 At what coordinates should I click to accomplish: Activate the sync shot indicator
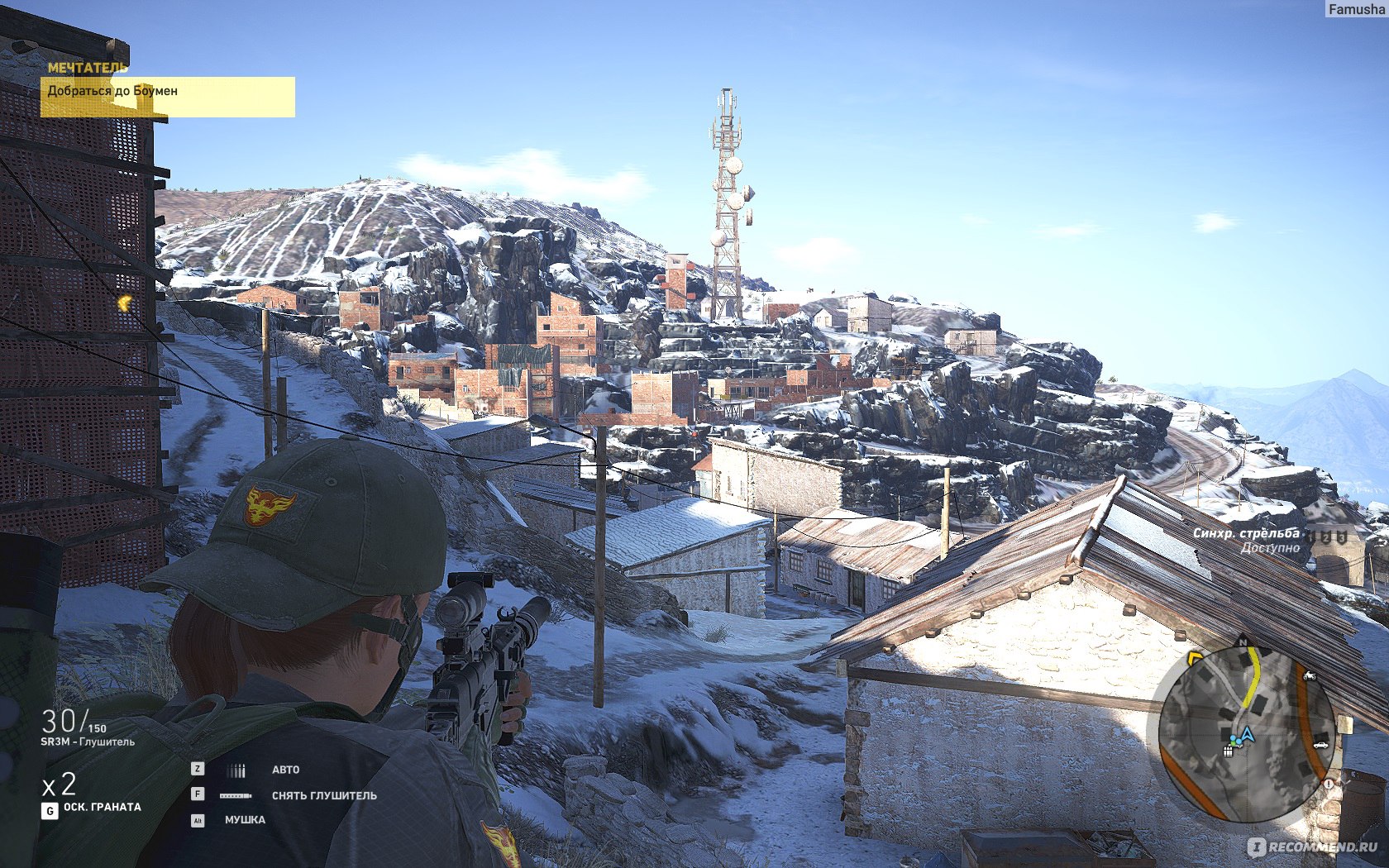click(x=1246, y=540)
